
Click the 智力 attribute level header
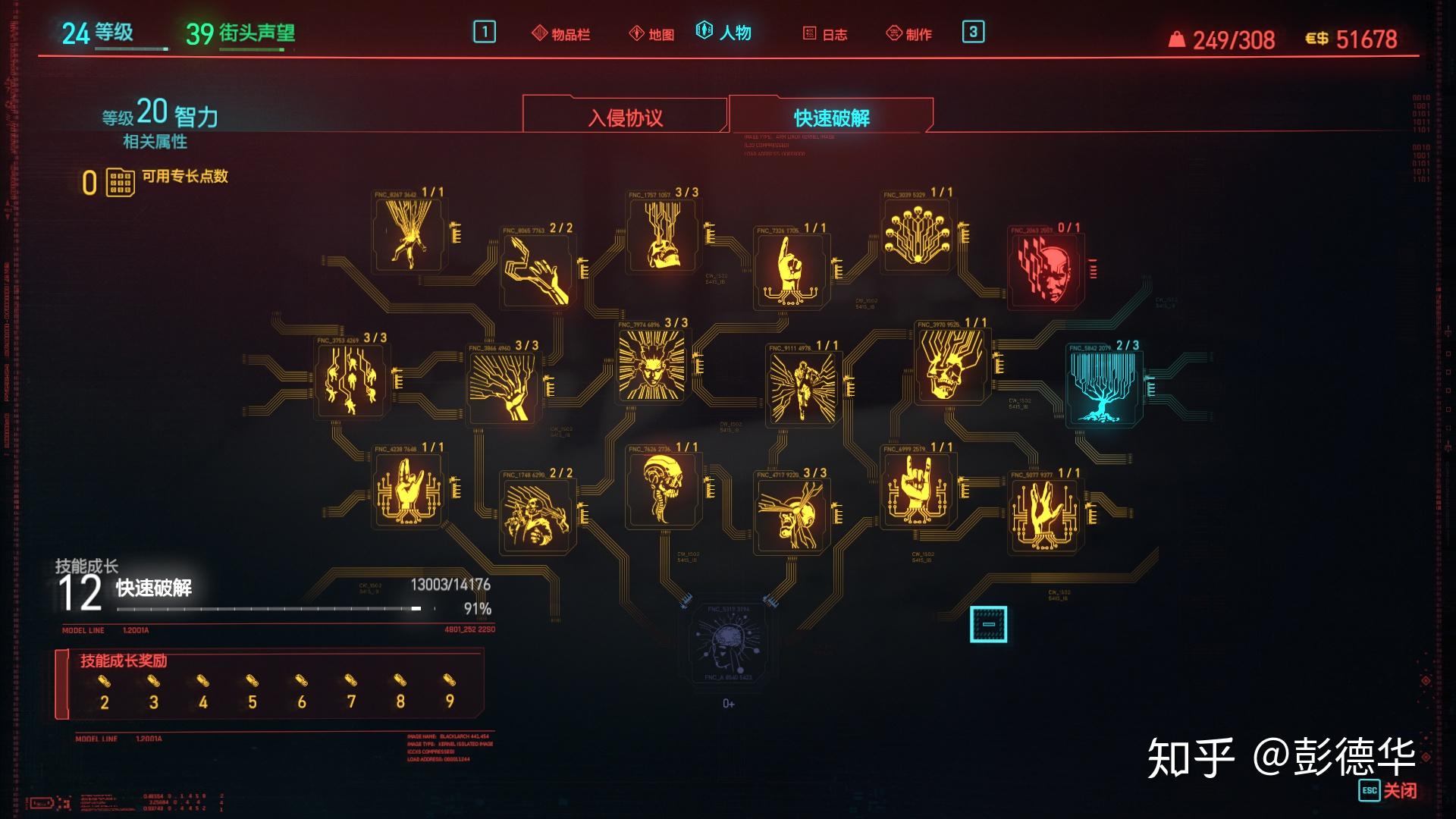click(x=161, y=114)
